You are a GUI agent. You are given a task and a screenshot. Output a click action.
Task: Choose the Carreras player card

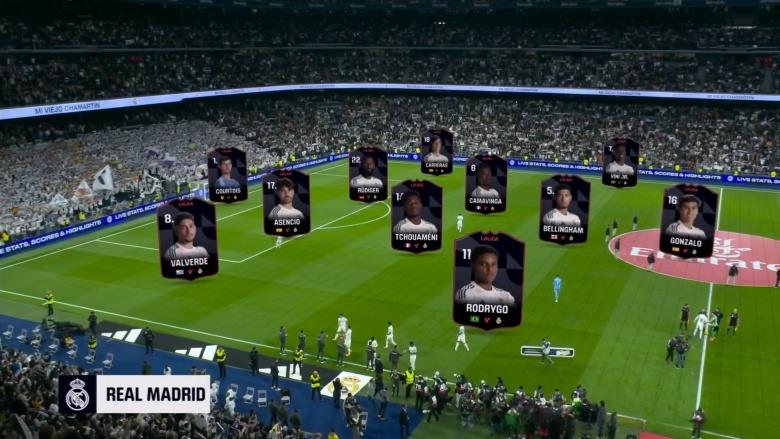tap(436, 152)
